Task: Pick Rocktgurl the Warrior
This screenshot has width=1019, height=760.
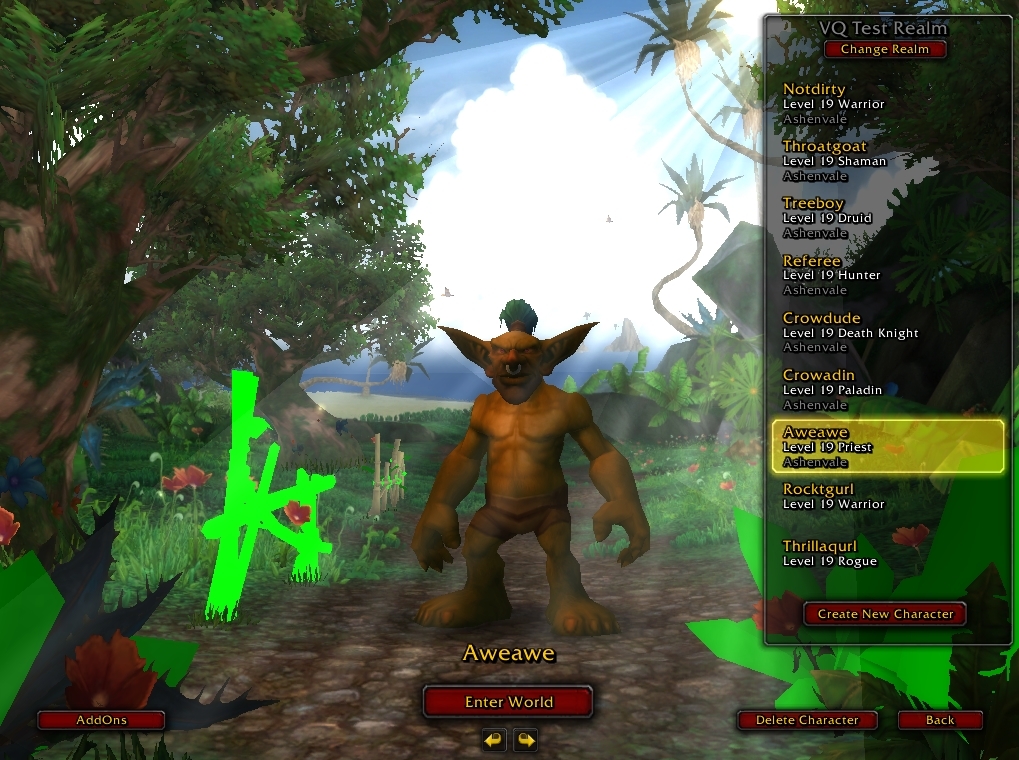Action: pyautogui.click(x=885, y=497)
